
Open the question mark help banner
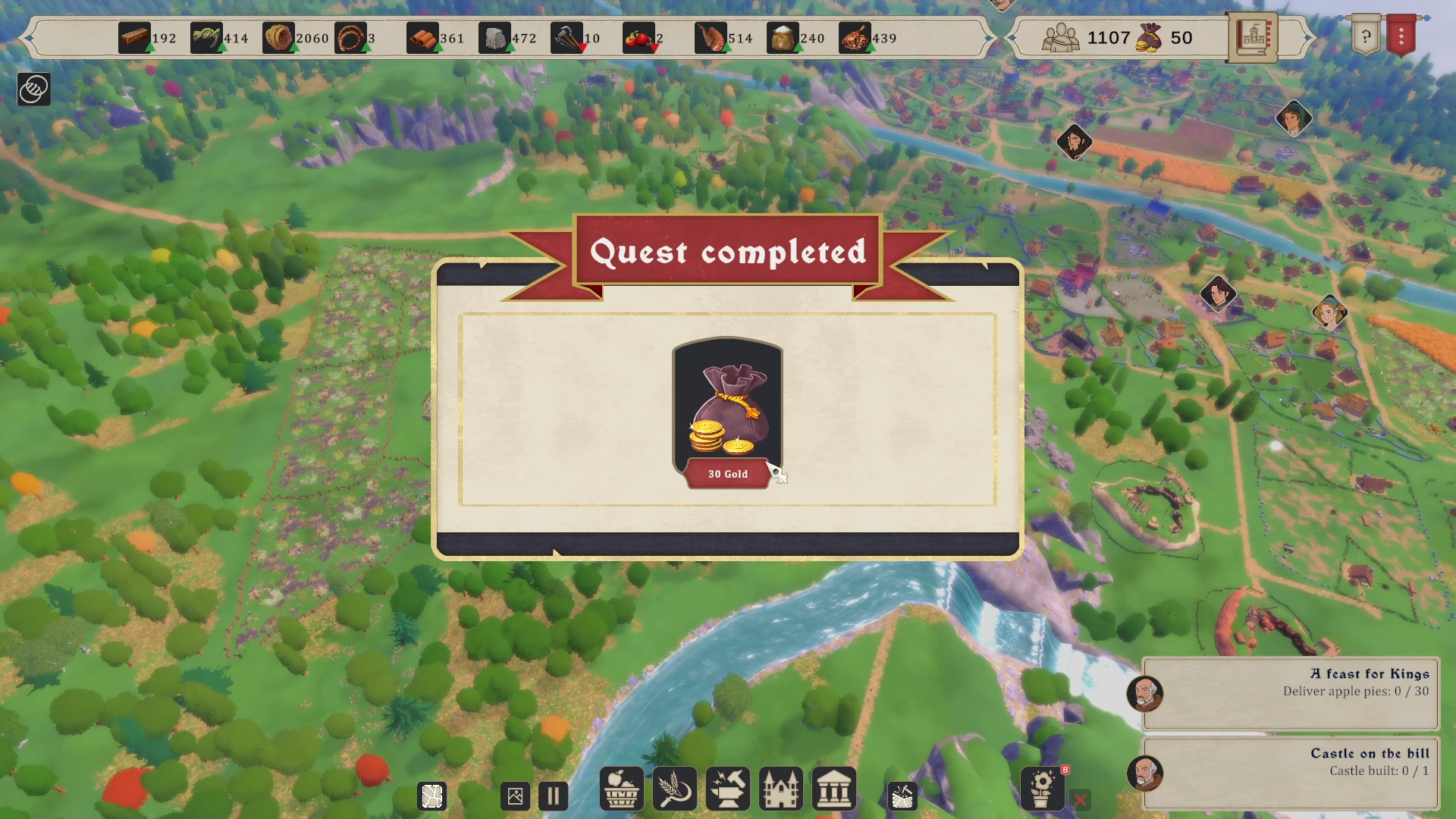pyautogui.click(x=1366, y=36)
